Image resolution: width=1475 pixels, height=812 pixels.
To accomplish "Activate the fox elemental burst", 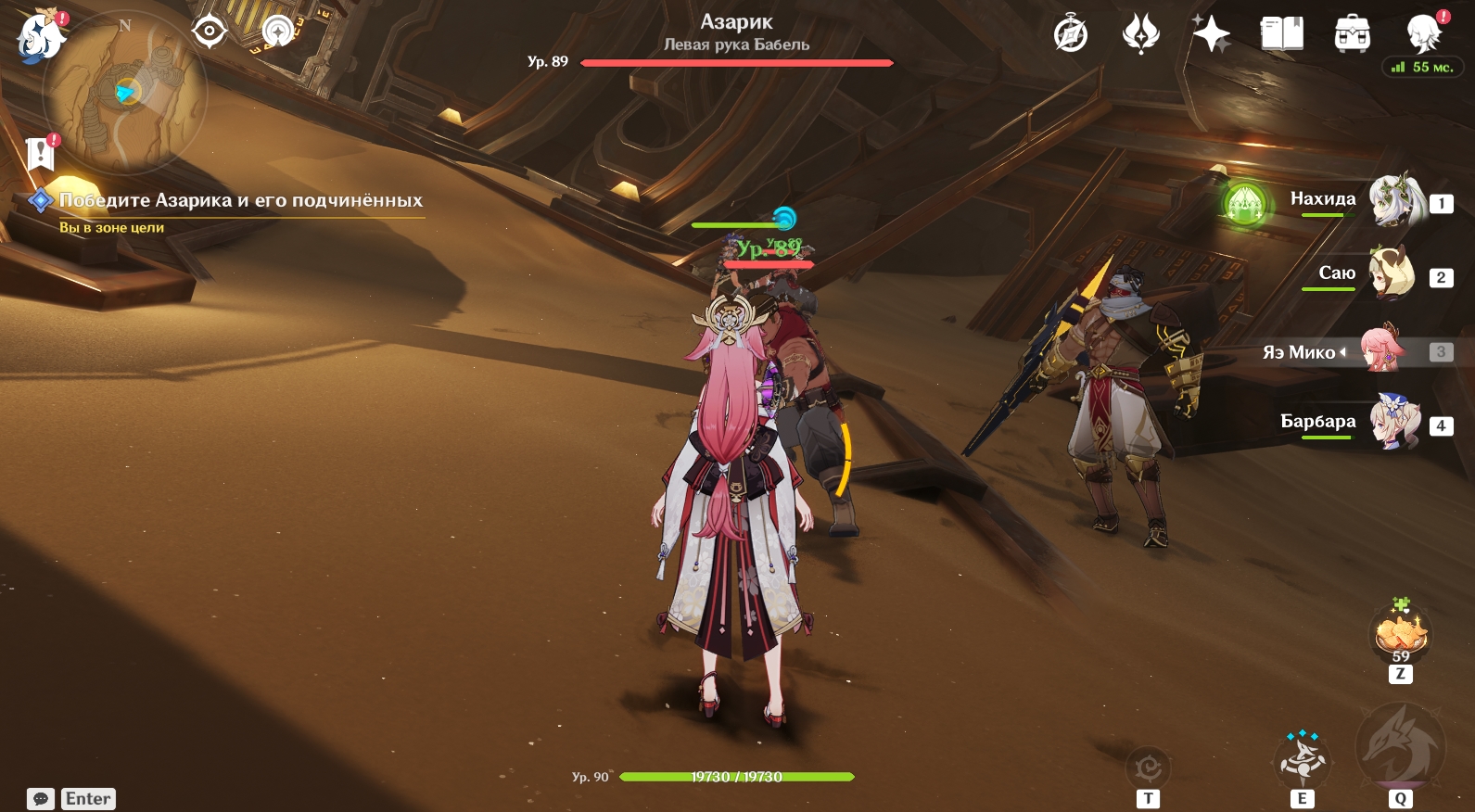I will coord(1400,749).
